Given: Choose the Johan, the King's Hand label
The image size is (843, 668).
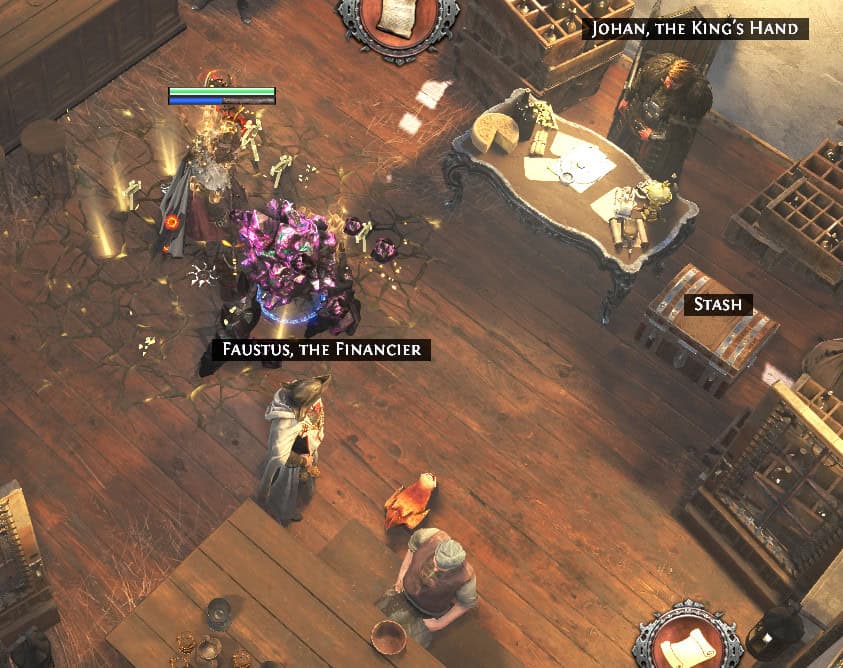Looking at the screenshot, I should click(x=695, y=28).
